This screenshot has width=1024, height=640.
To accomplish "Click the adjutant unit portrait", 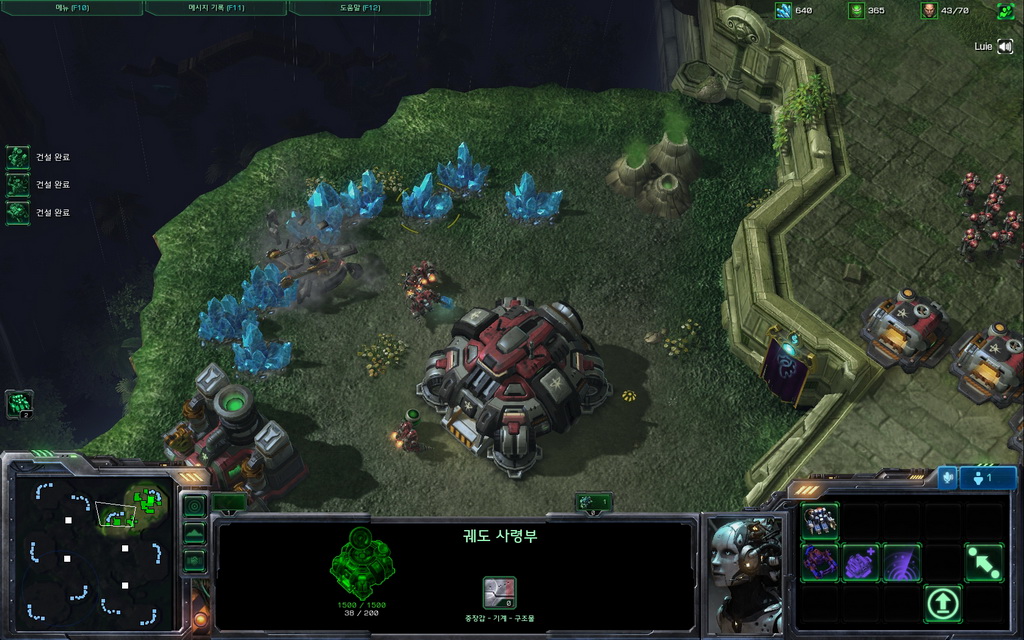I will coord(745,574).
